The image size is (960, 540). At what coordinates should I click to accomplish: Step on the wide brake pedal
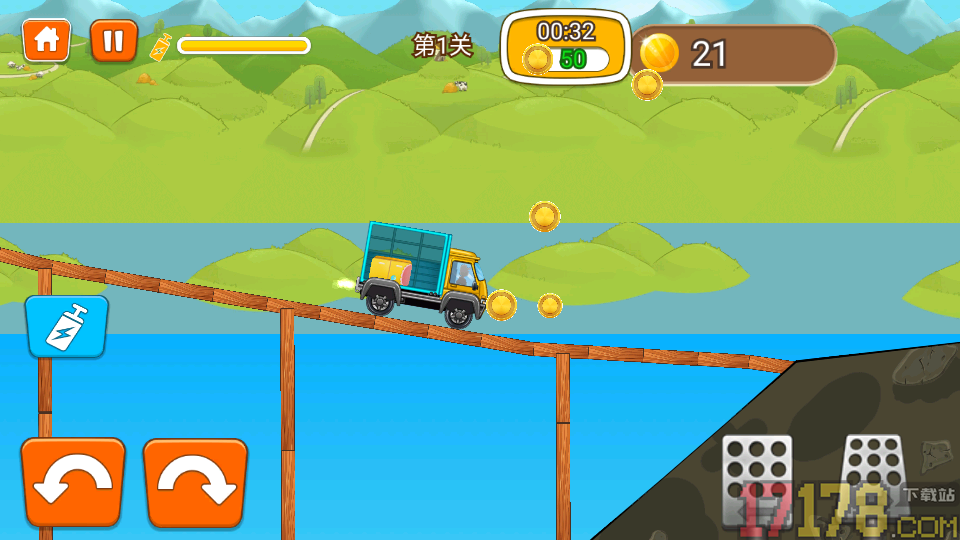coord(757,480)
